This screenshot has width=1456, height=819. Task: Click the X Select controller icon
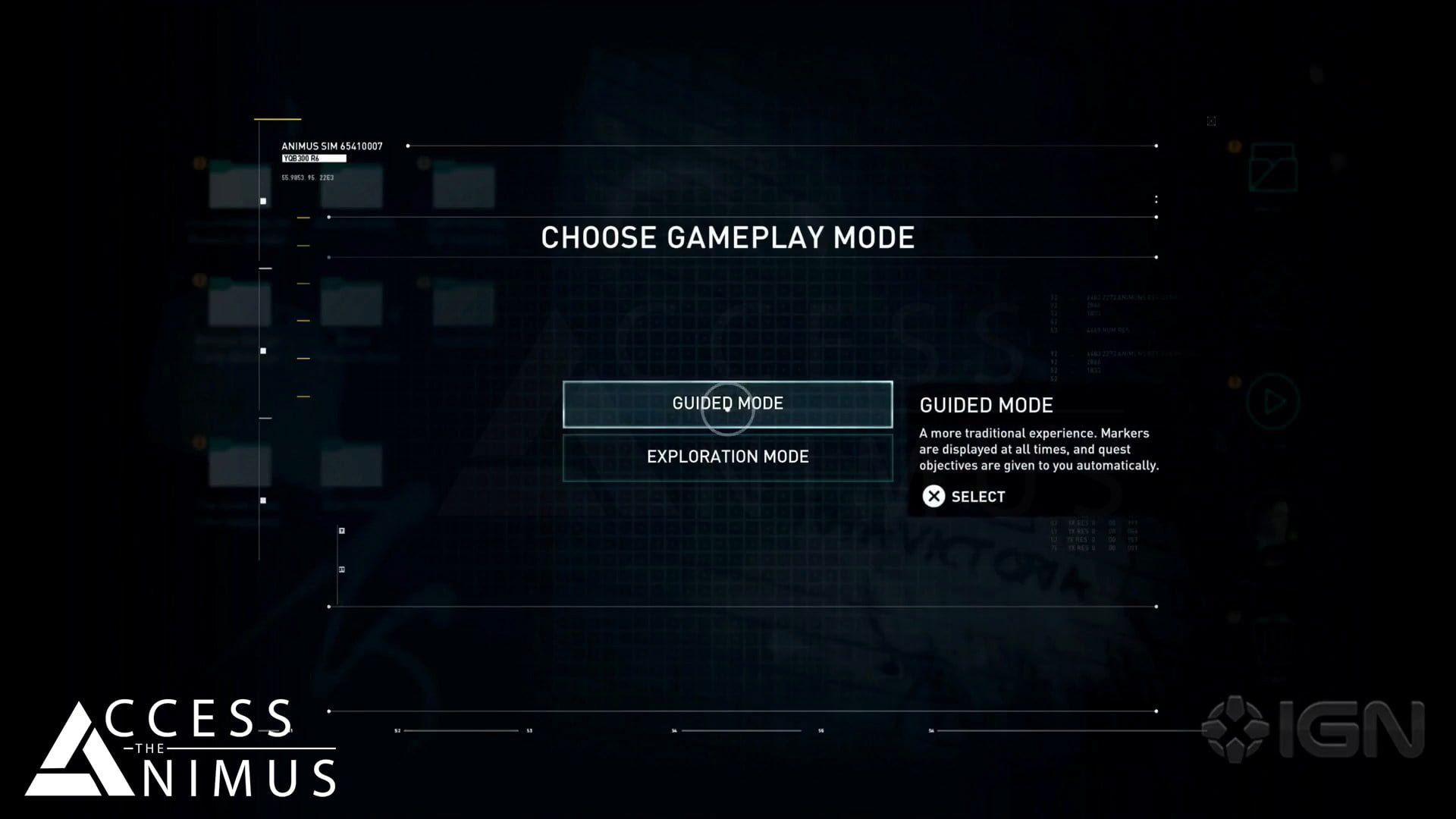pos(934,497)
